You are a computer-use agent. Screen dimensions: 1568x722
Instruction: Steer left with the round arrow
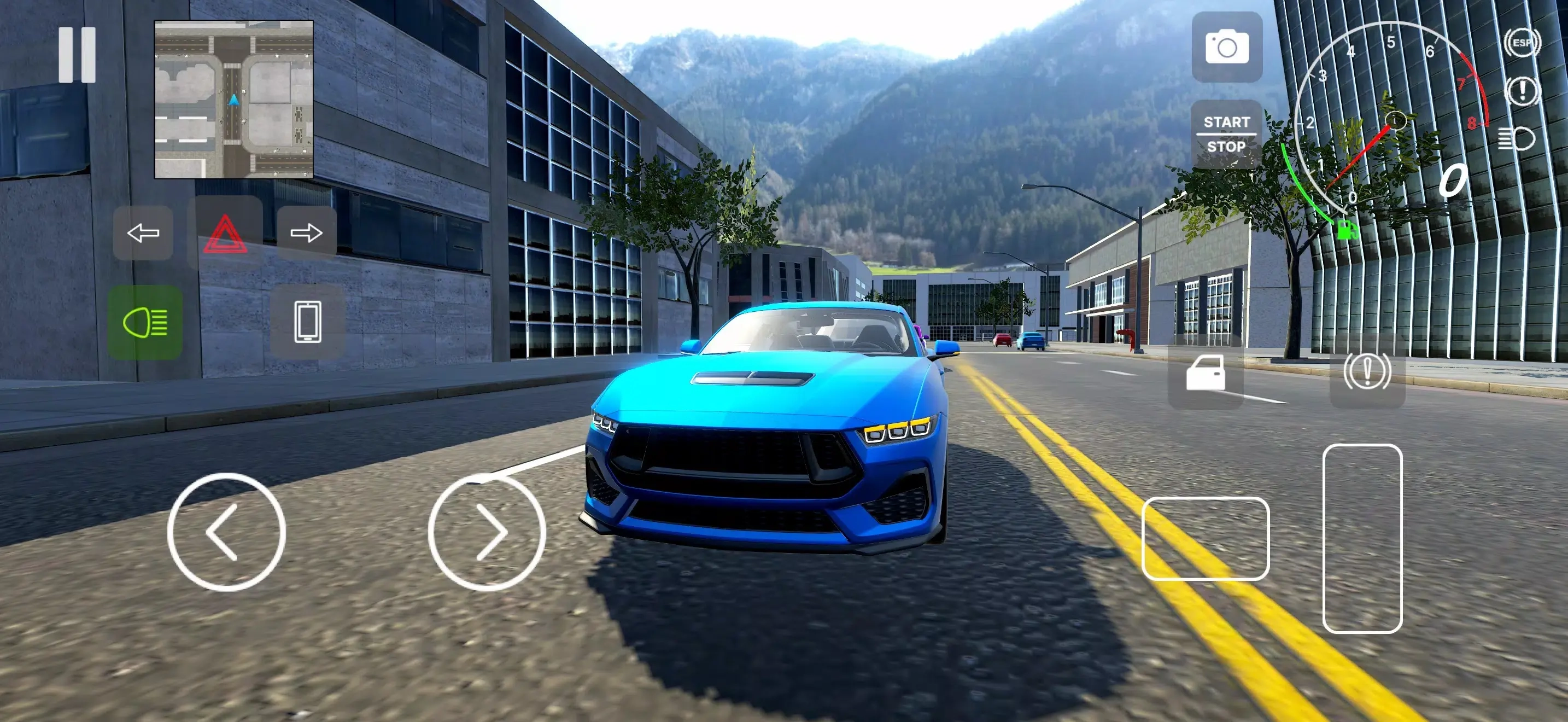click(x=226, y=532)
